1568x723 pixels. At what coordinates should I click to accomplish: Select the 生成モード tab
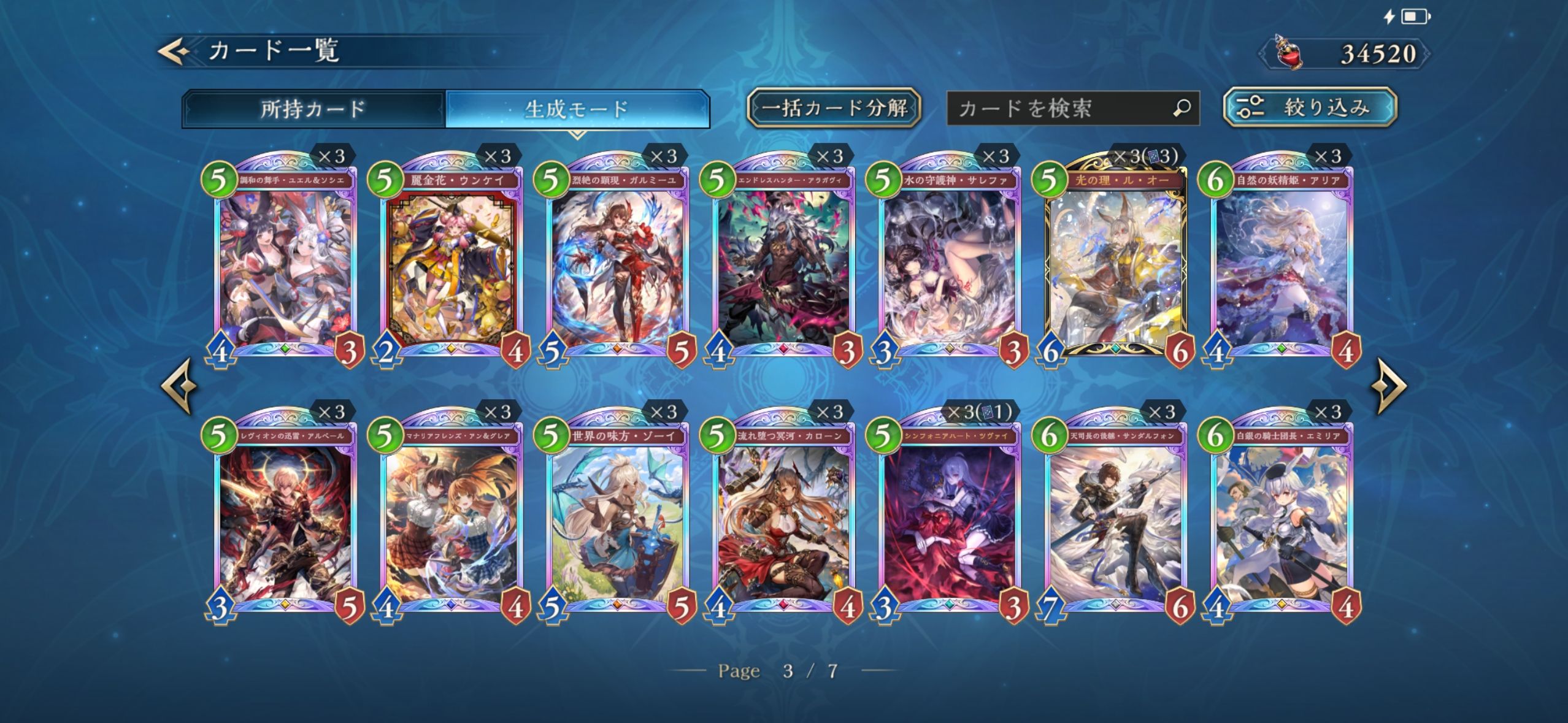577,109
